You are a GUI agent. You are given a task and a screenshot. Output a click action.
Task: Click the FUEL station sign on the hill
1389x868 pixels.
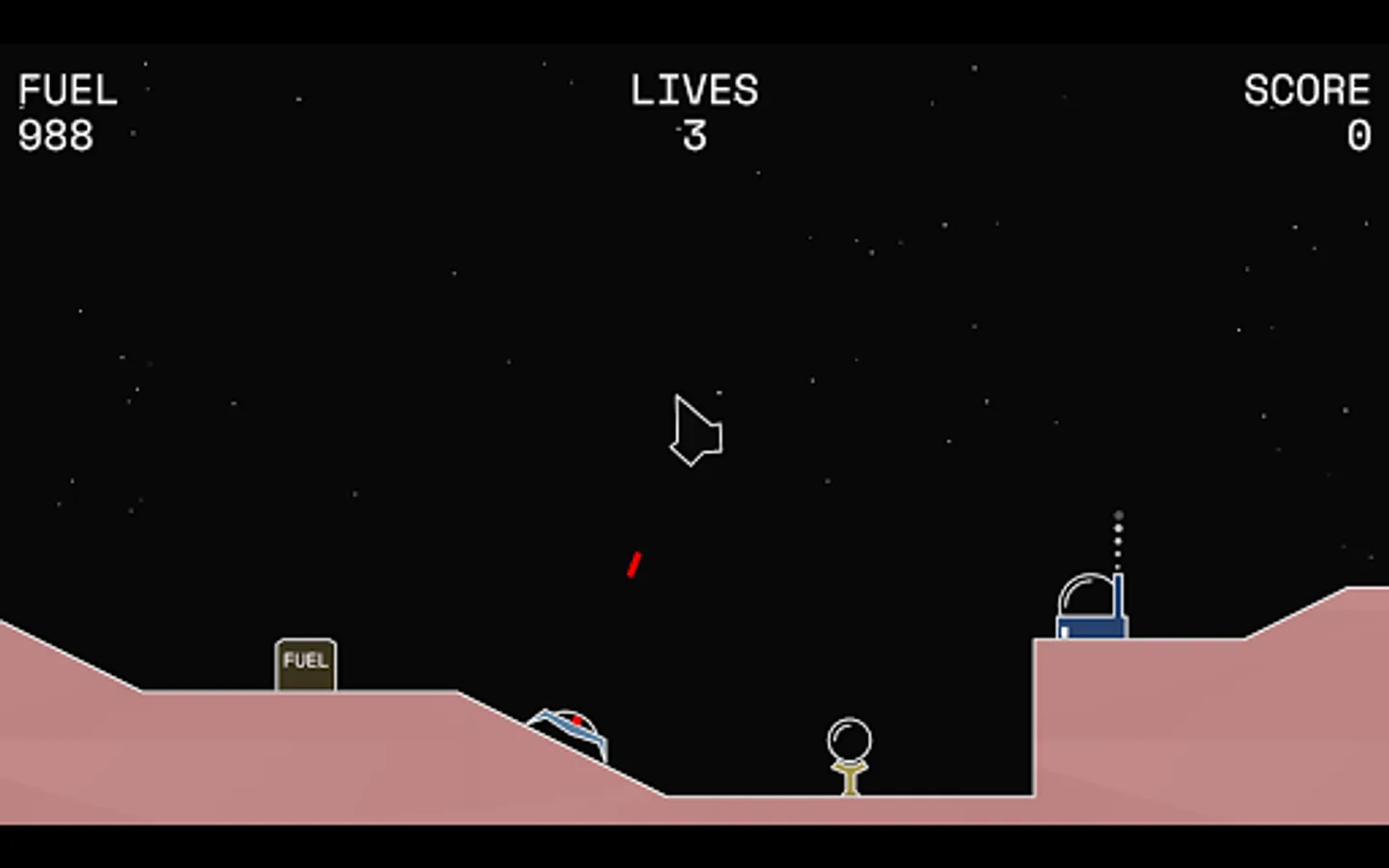point(305,663)
